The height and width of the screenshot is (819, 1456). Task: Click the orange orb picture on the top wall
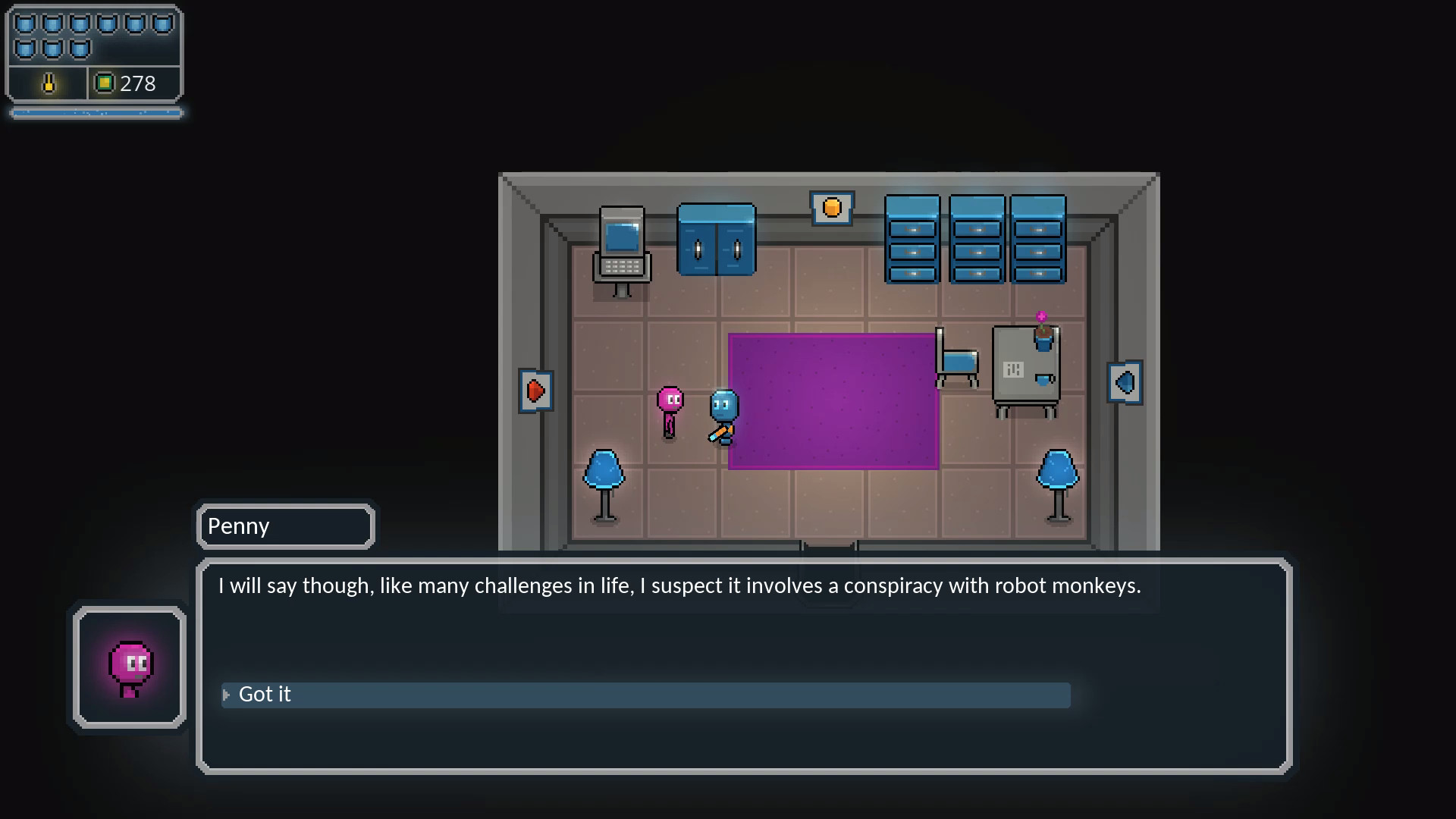click(832, 208)
